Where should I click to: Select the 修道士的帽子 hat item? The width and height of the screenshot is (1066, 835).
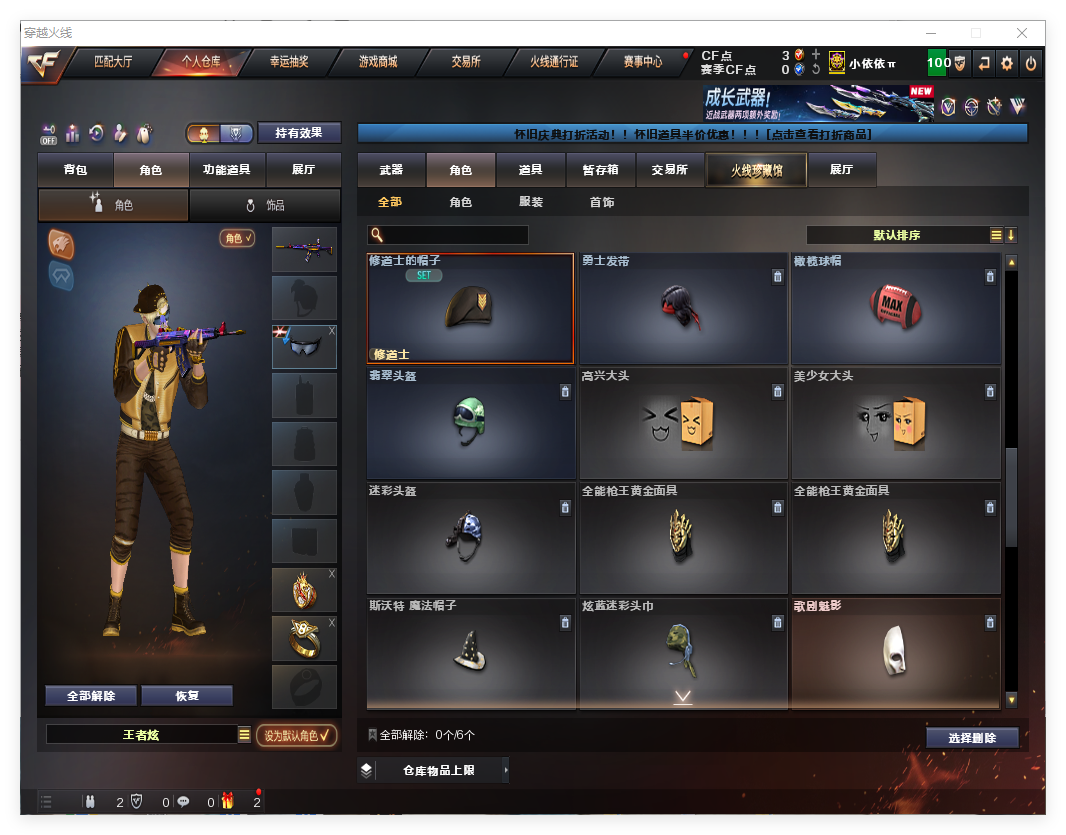470,308
